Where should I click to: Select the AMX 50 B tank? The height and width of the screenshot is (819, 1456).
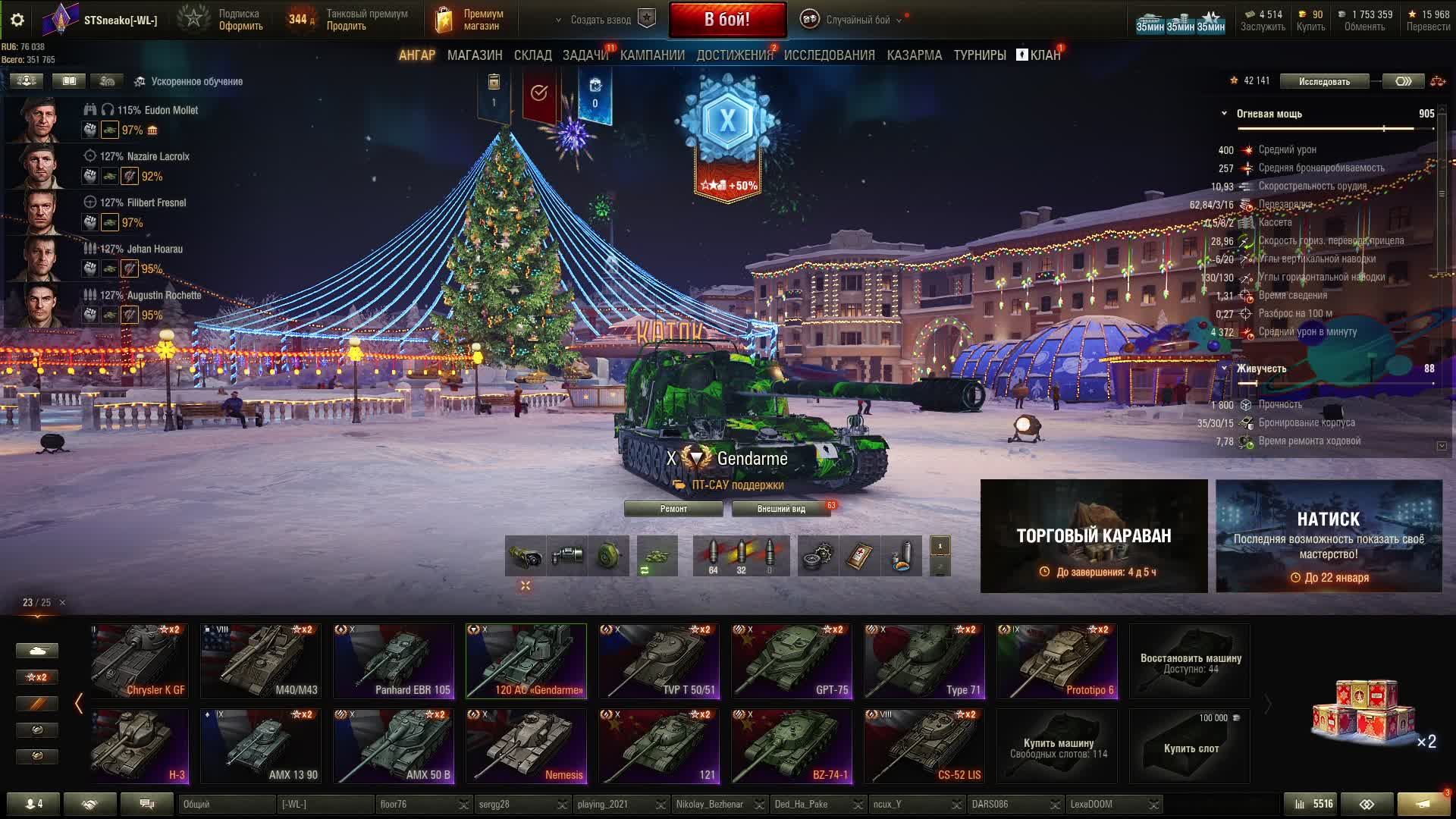[x=394, y=746]
